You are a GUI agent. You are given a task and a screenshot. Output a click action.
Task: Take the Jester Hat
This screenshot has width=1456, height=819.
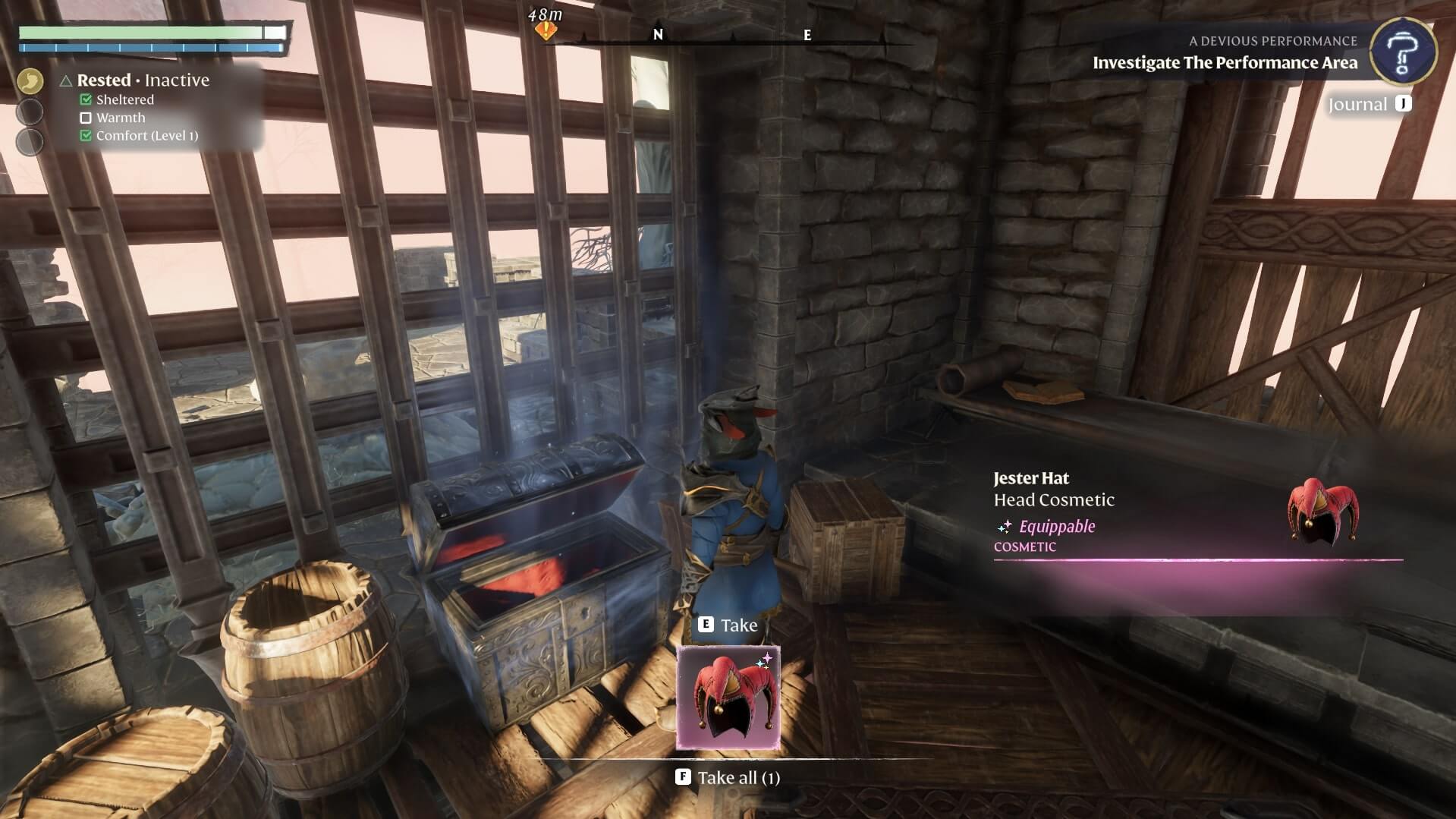pos(728,625)
